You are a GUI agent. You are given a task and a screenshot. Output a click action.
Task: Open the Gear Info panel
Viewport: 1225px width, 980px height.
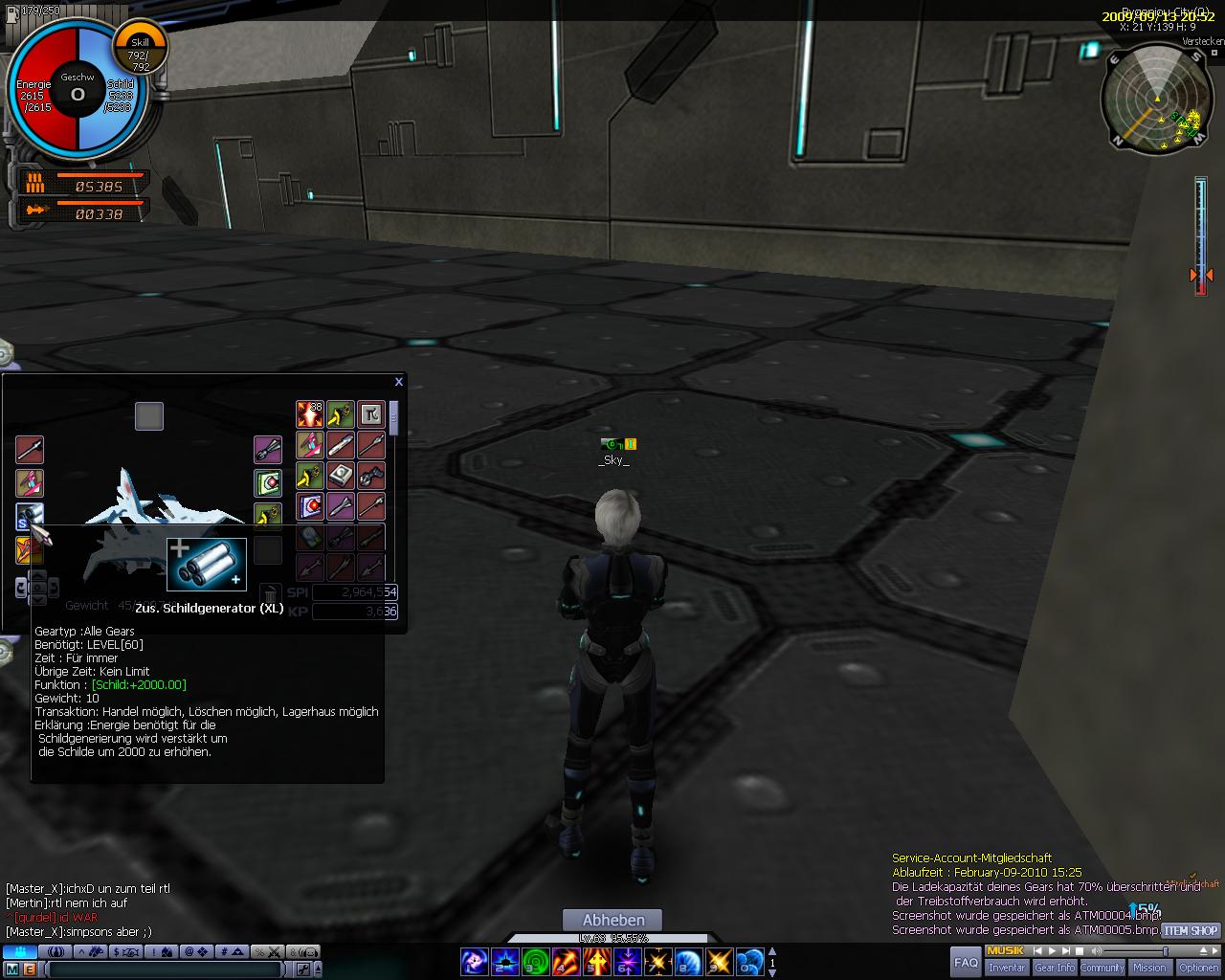[1055, 968]
